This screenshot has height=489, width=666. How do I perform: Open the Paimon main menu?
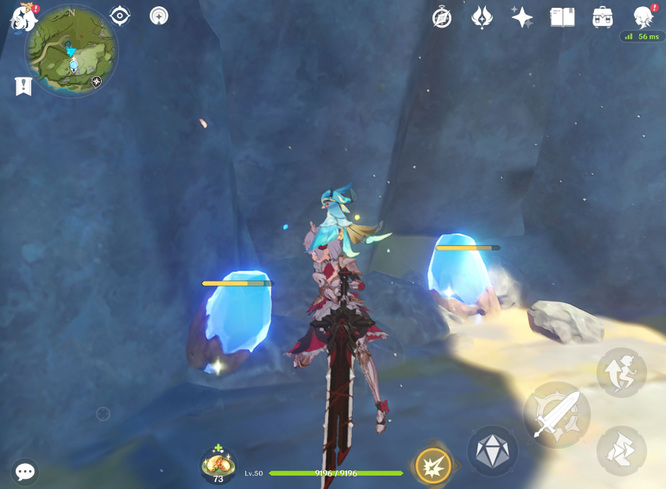click(22, 17)
